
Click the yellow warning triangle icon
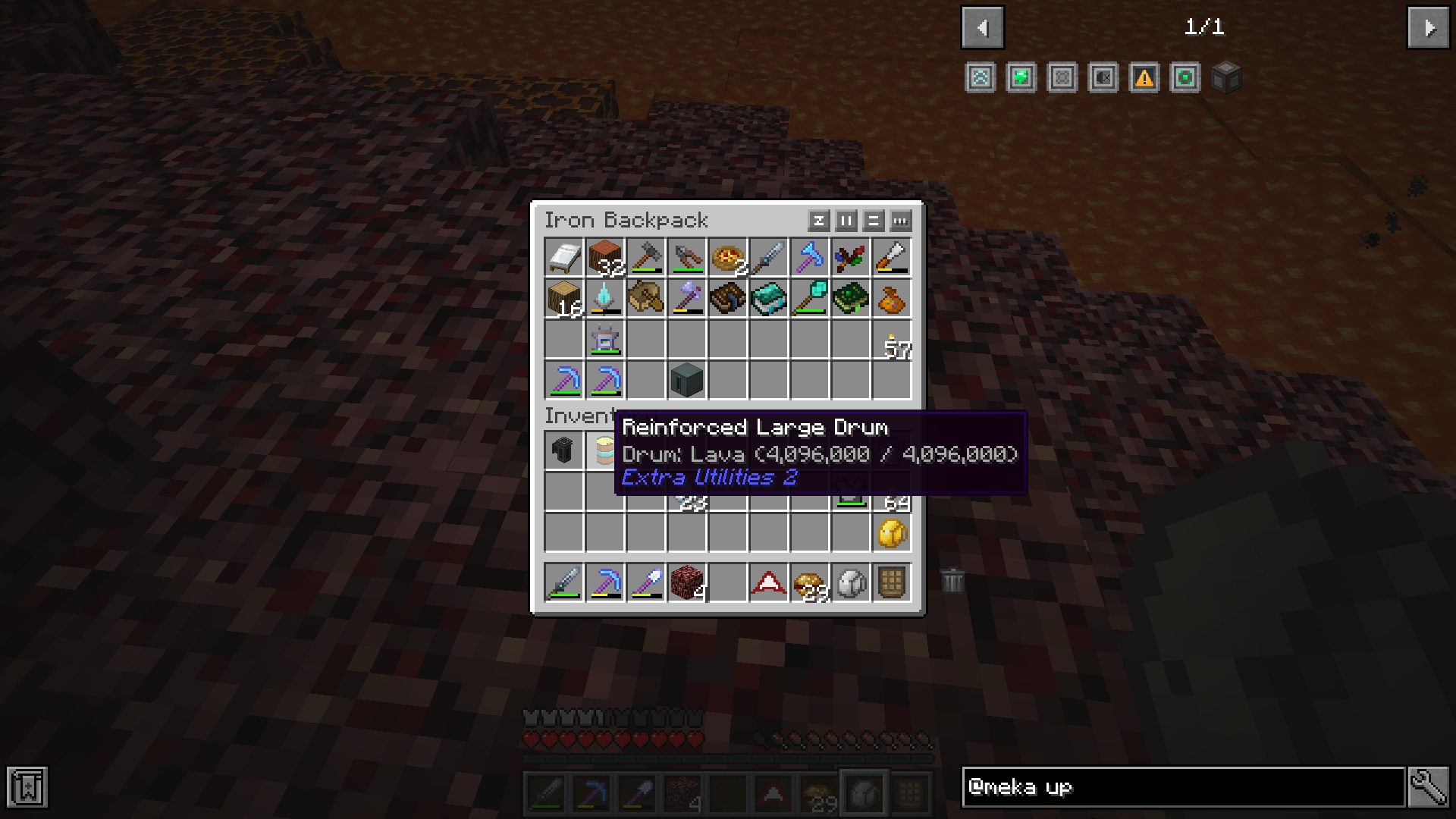tap(1144, 77)
